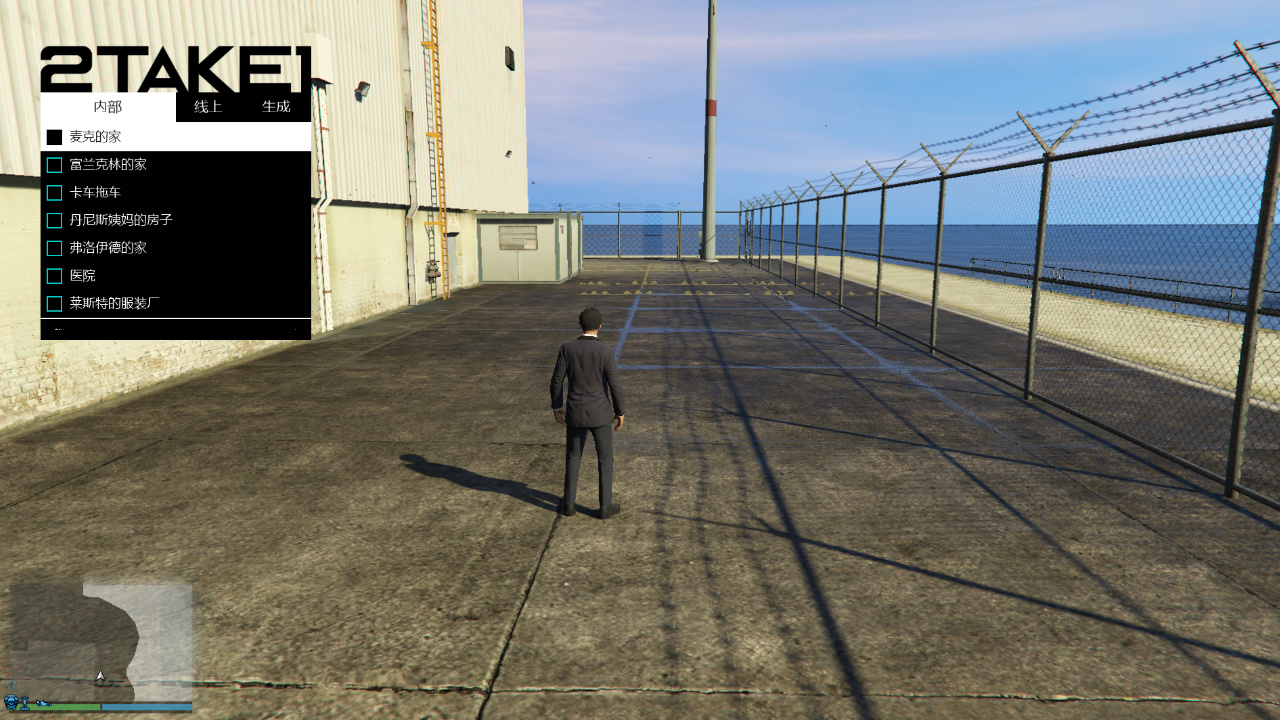The image size is (1280, 720).
Task: Enable the 富兰克林的家 checkbox
Action: tap(55, 164)
